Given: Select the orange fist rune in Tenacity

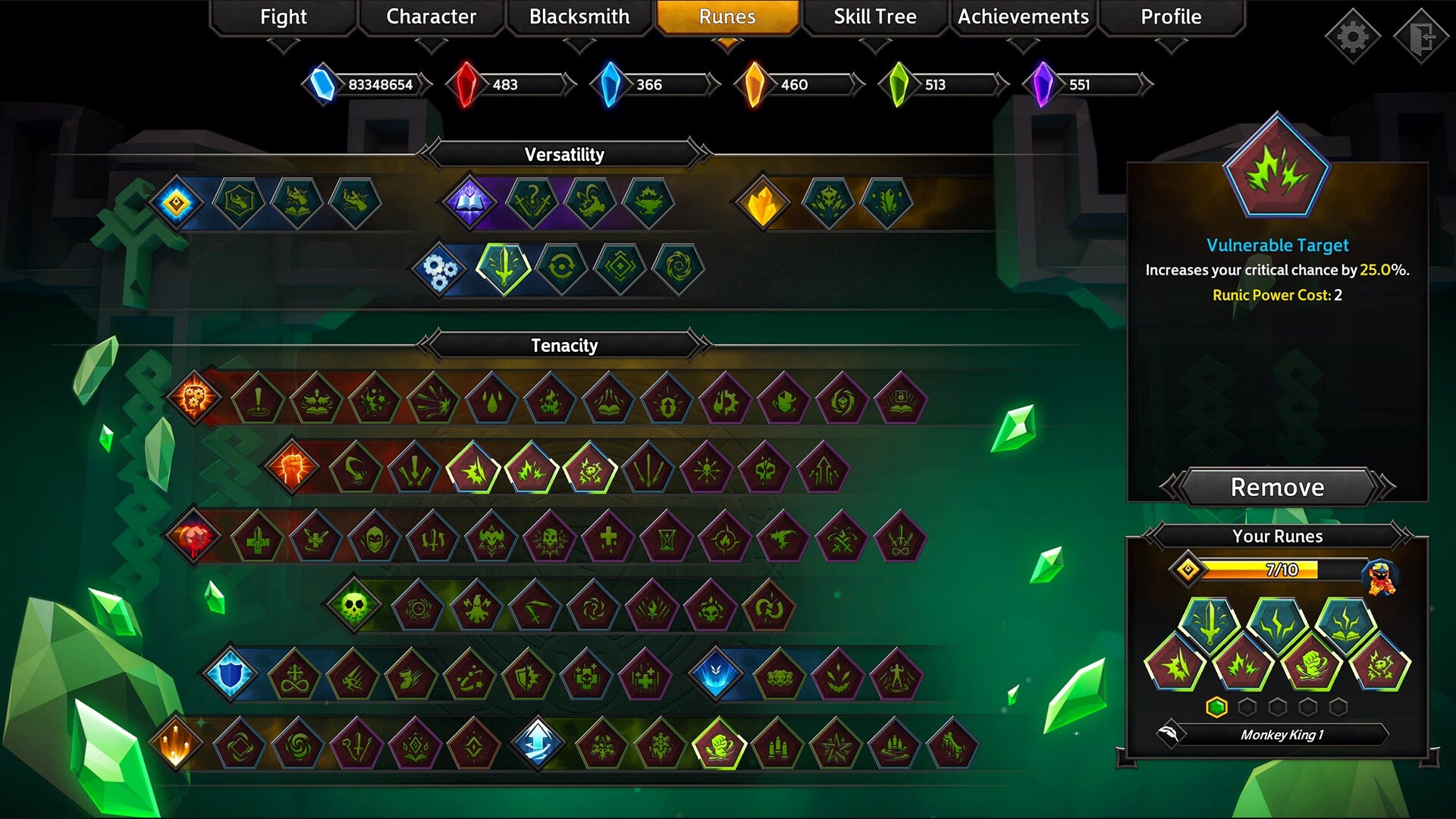Looking at the screenshot, I should click(292, 467).
